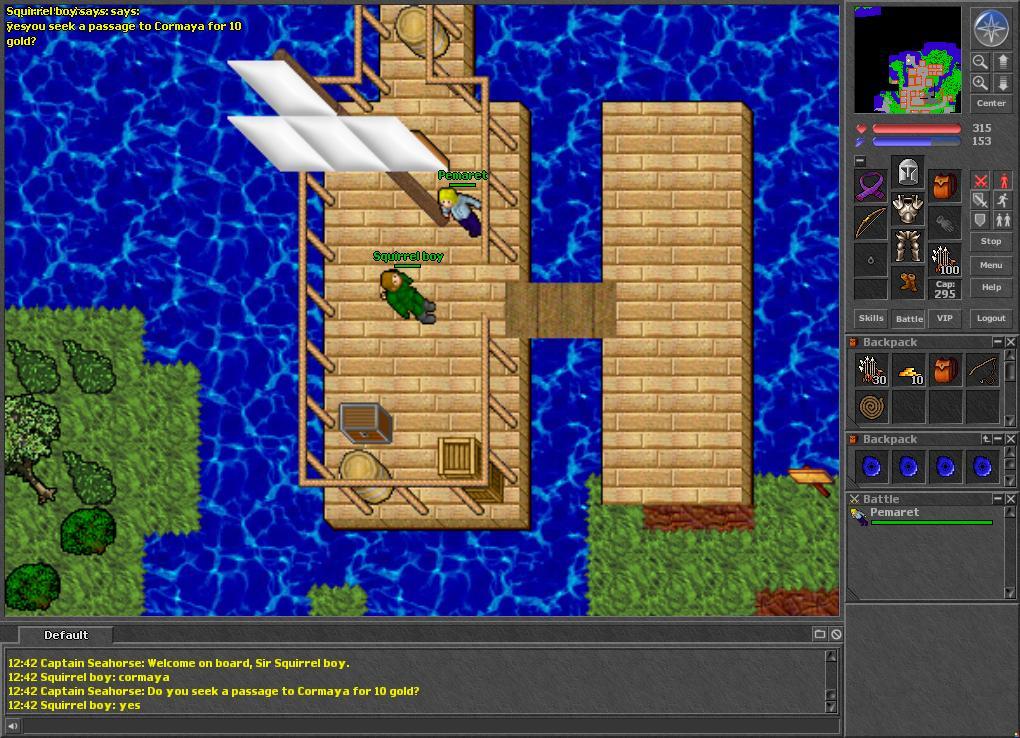The width and height of the screenshot is (1020, 738).
Task: Switch to the Default chat tab
Action: click(66, 635)
